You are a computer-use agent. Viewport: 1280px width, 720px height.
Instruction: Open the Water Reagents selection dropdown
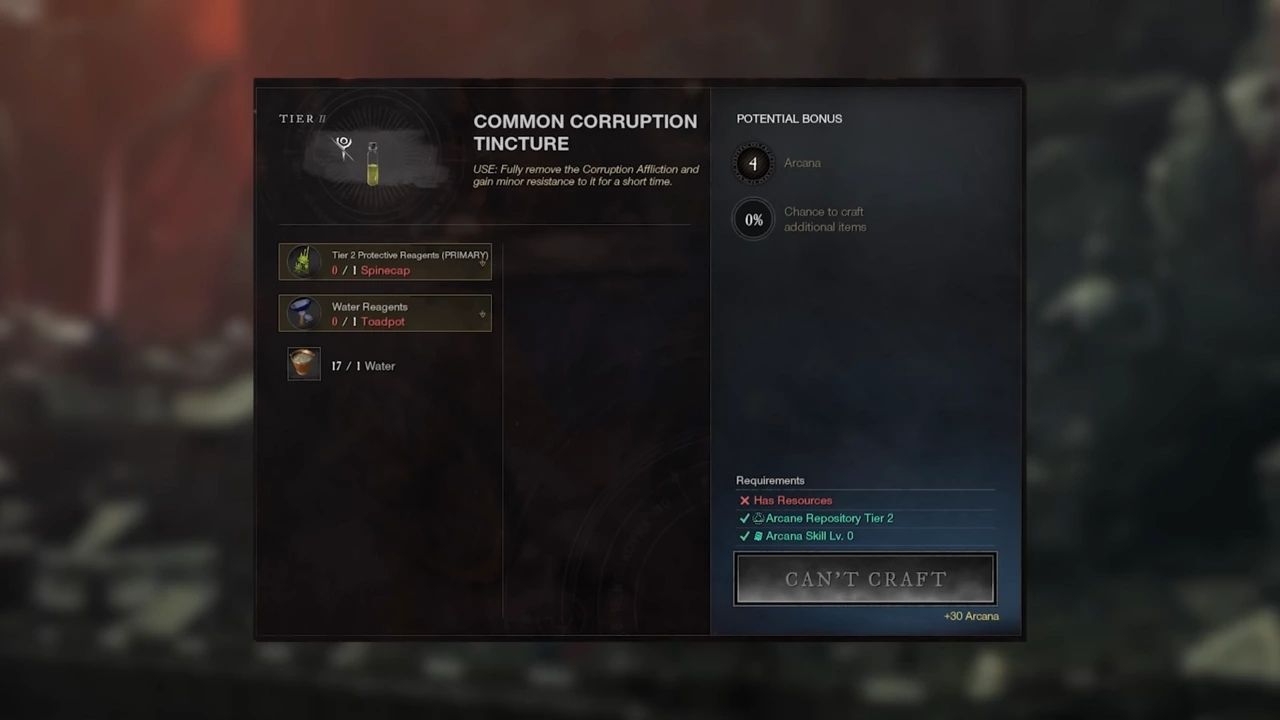pos(482,314)
